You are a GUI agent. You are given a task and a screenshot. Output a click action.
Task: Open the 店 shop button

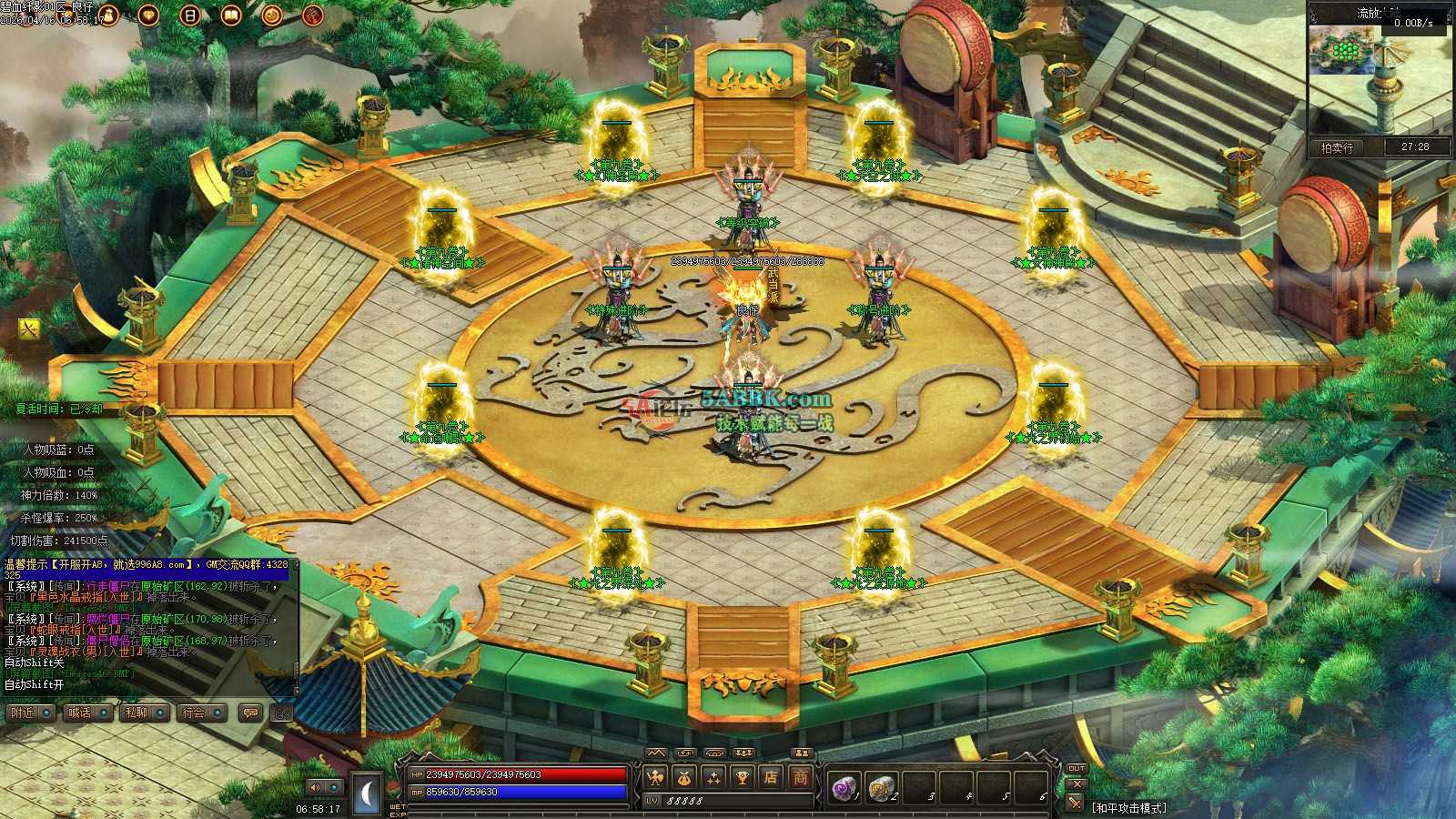click(x=772, y=777)
